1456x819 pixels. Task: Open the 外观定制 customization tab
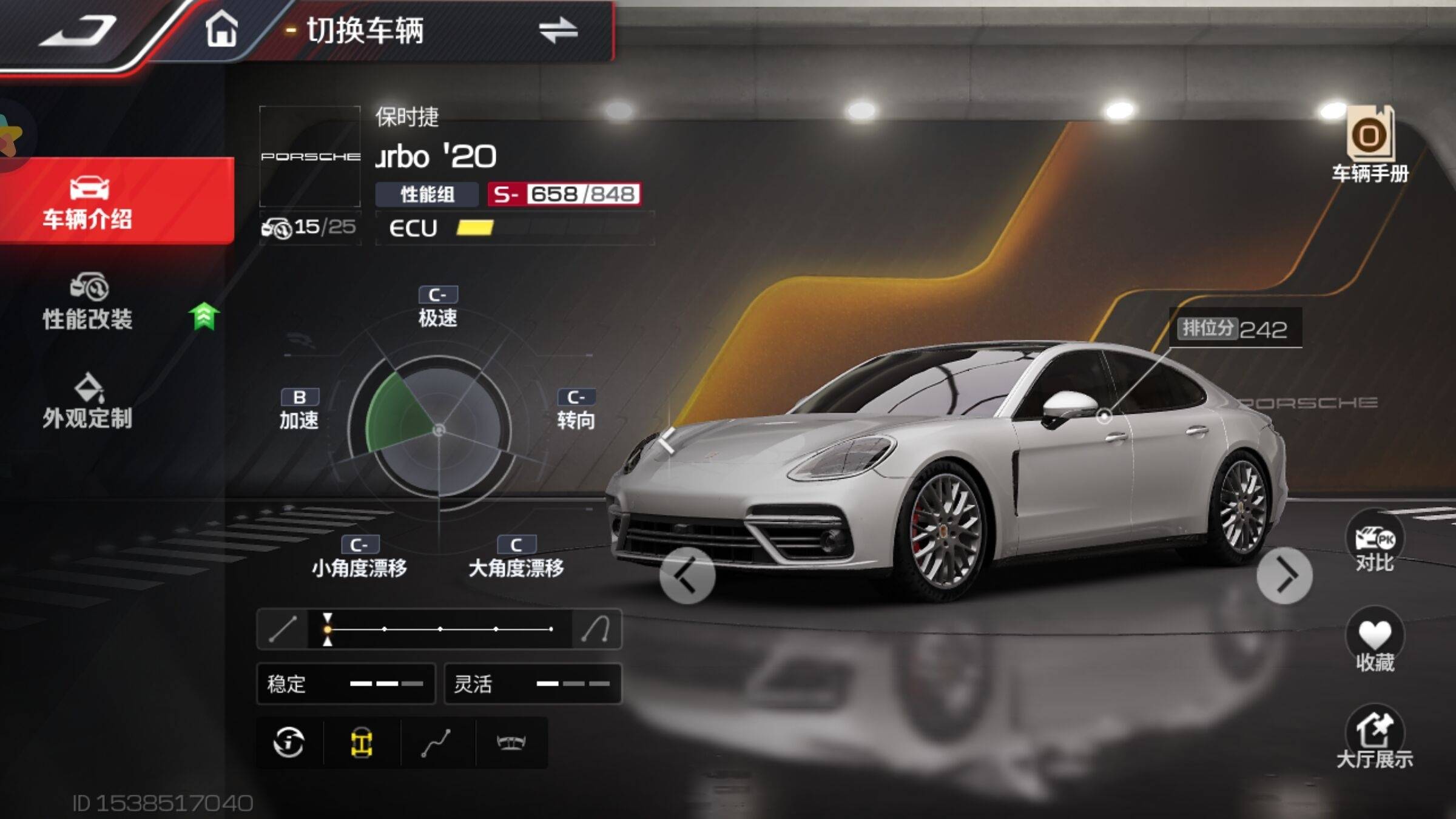point(88,402)
